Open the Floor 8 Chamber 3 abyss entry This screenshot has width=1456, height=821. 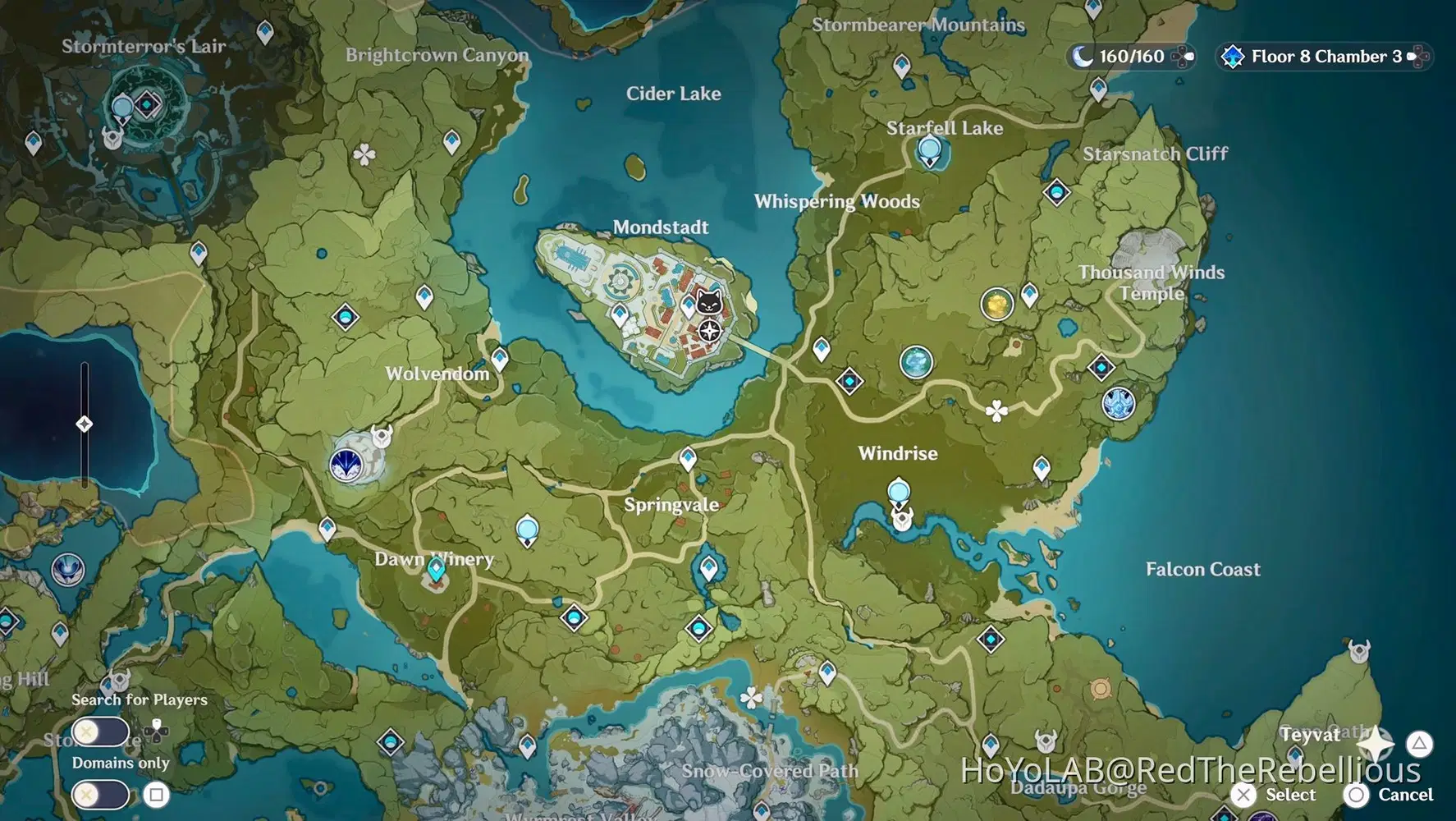click(x=1323, y=56)
